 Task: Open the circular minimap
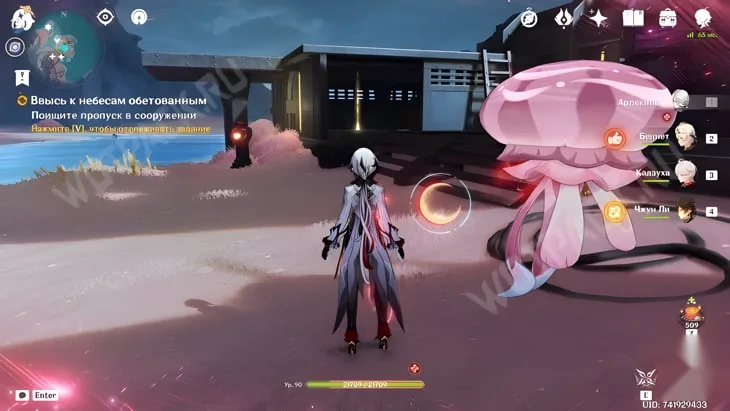pos(64,48)
